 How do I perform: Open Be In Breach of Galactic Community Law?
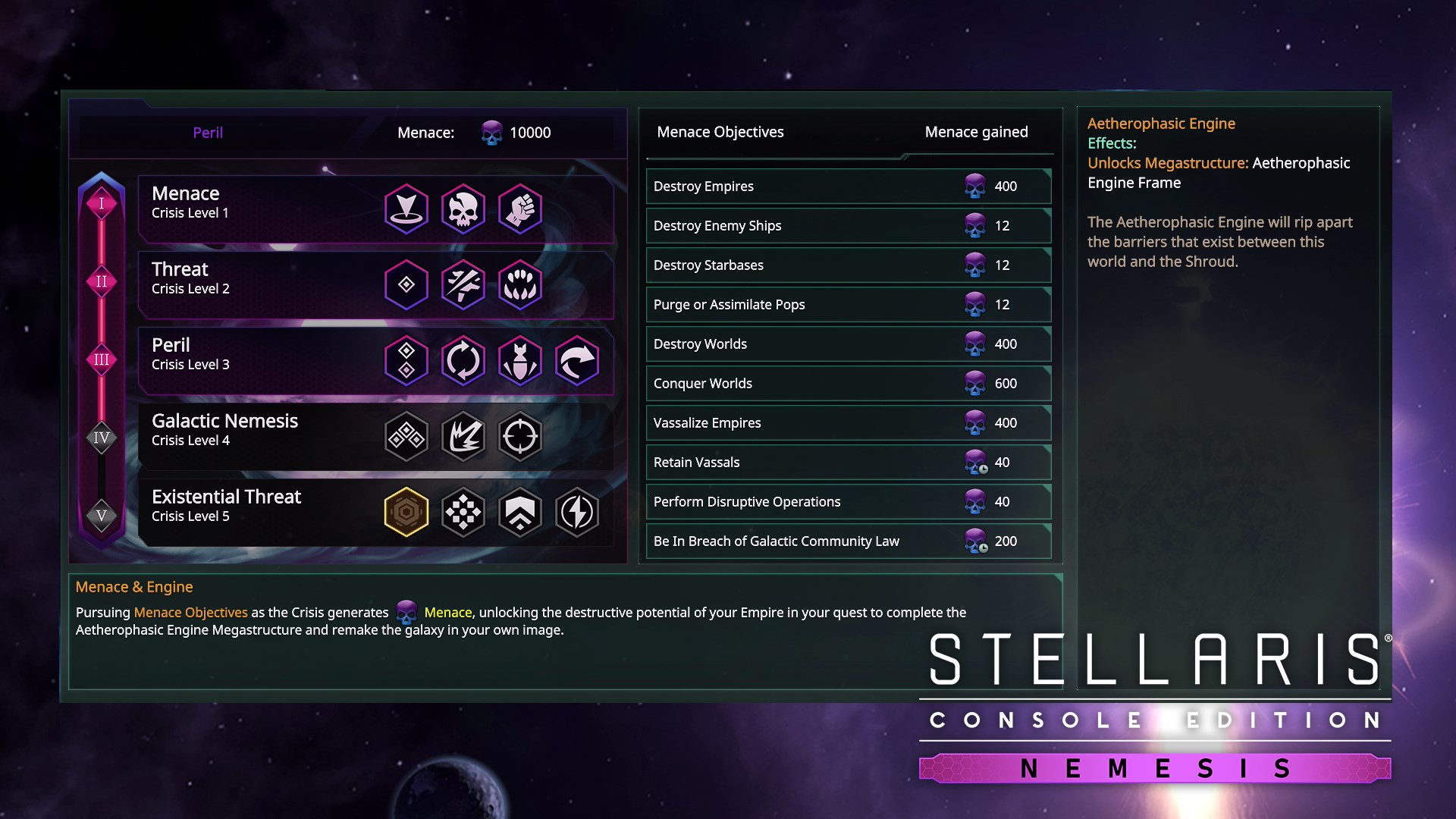tap(848, 541)
